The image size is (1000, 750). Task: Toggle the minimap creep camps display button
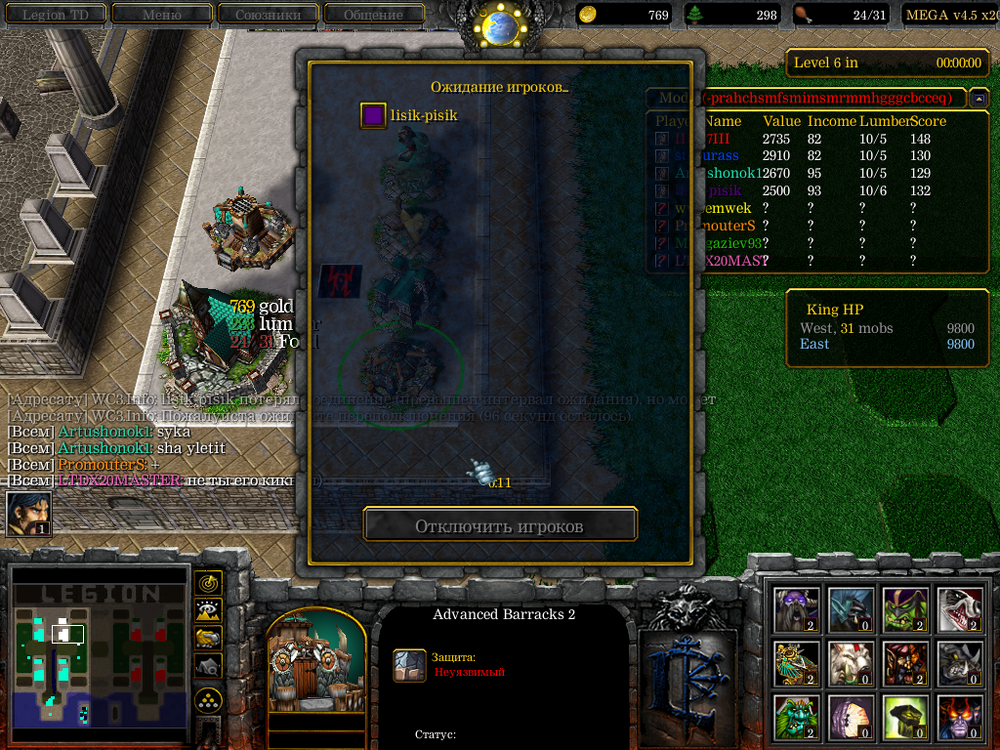pyautogui.click(x=208, y=665)
